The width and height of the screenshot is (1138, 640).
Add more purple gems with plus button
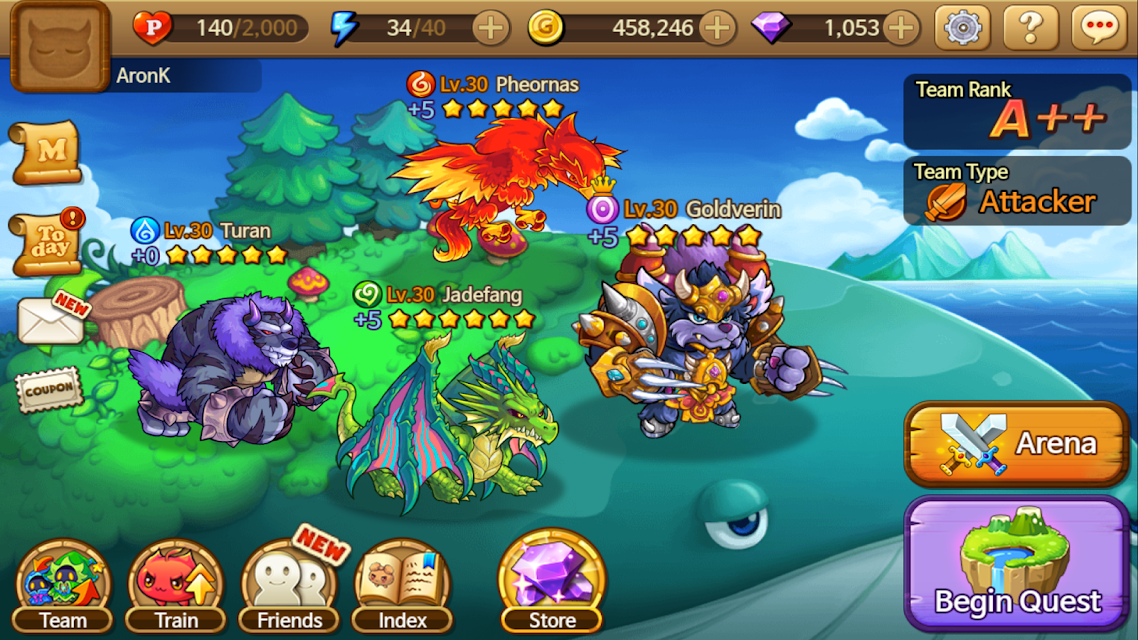[901, 28]
